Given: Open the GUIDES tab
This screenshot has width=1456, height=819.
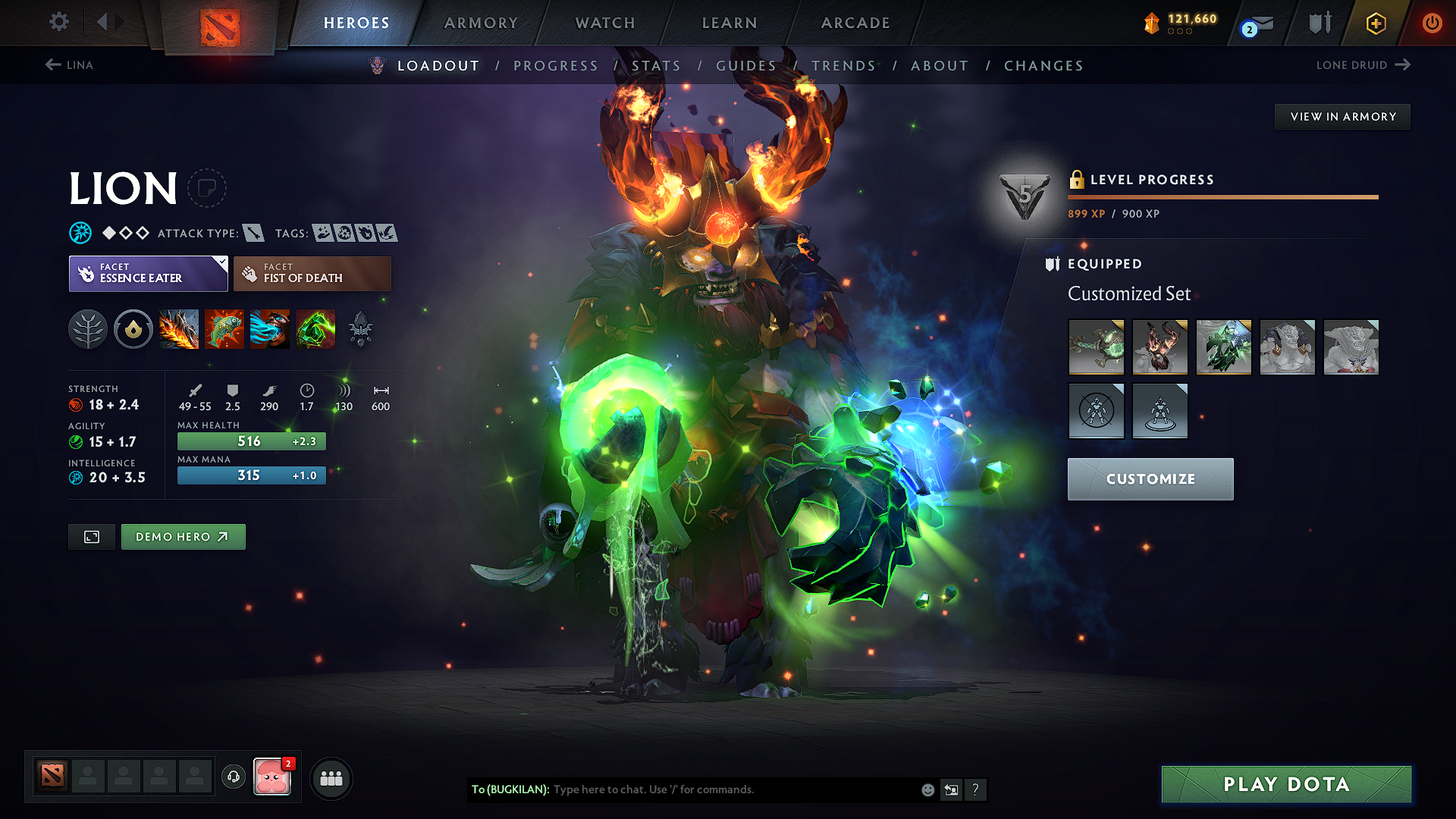Looking at the screenshot, I should click(x=746, y=65).
